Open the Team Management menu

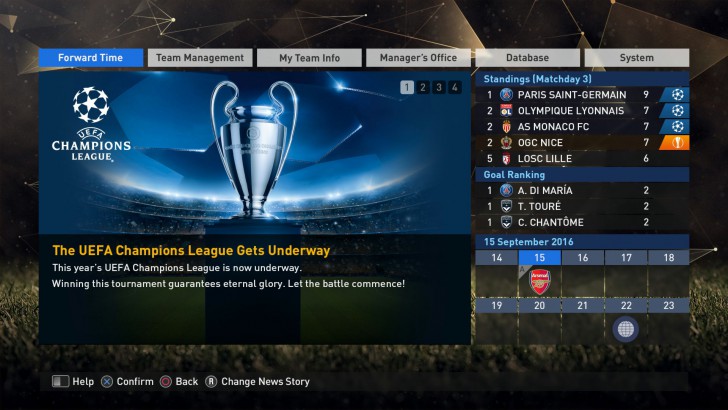coord(200,58)
